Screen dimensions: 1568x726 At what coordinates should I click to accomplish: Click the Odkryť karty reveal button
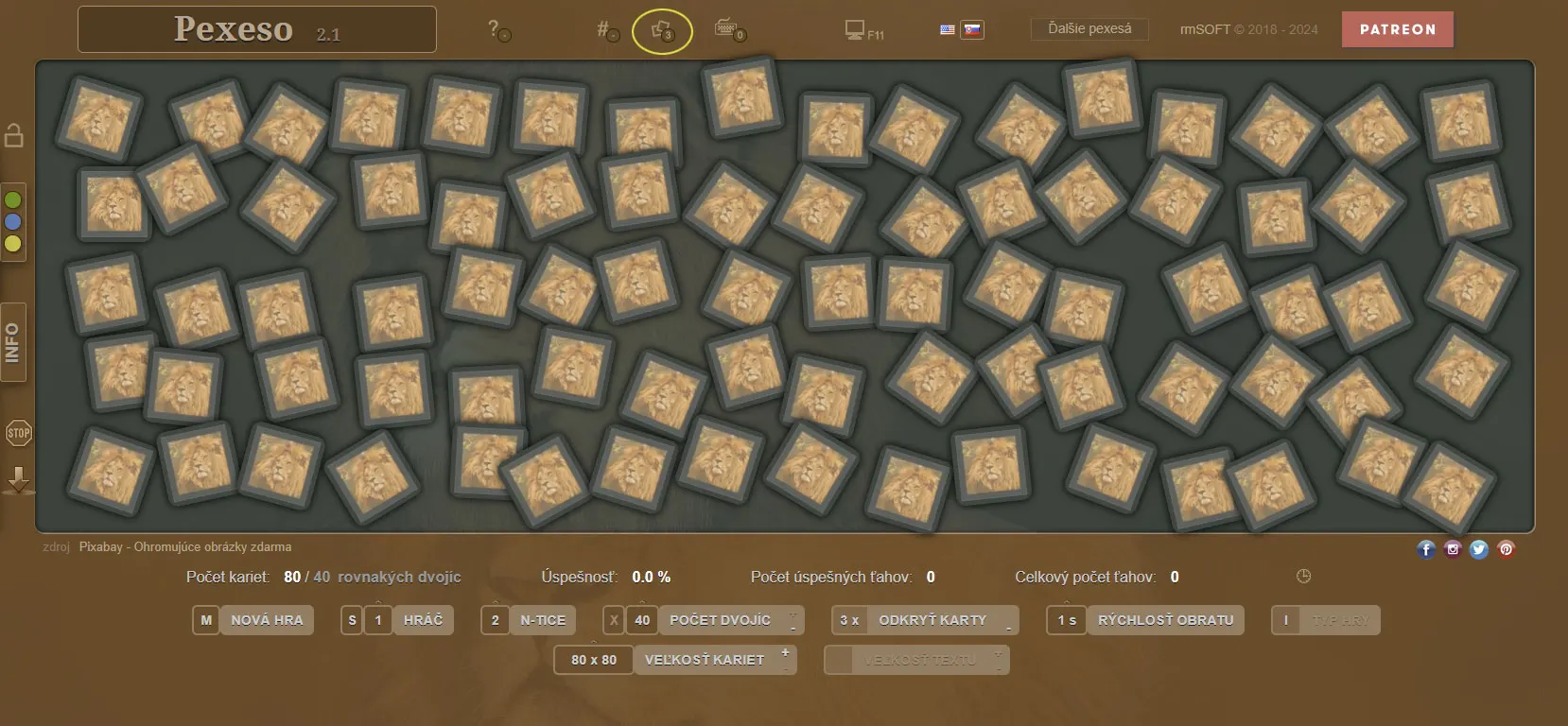932,620
